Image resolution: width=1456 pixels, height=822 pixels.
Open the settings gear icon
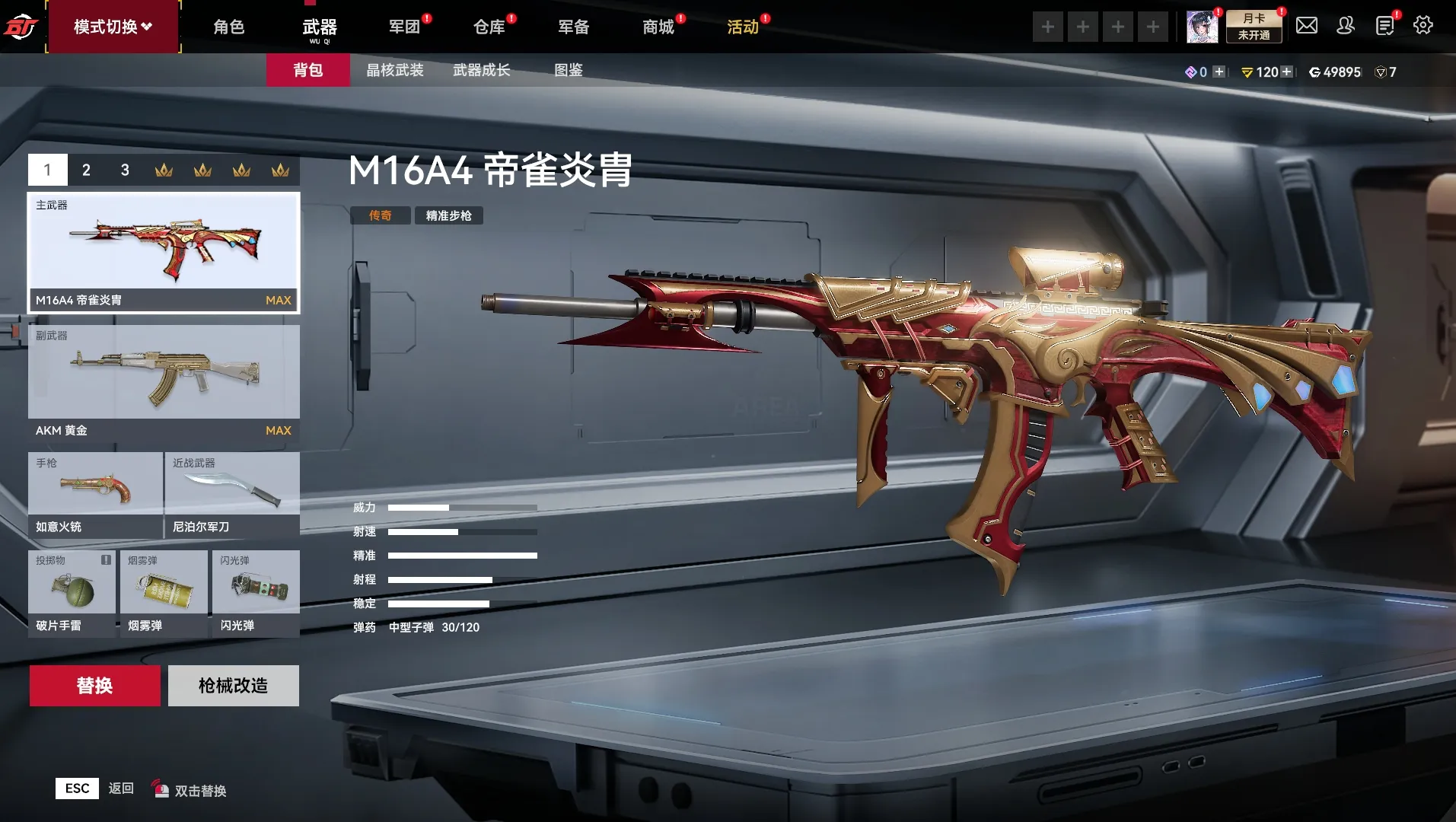pyautogui.click(x=1423, y=26)
